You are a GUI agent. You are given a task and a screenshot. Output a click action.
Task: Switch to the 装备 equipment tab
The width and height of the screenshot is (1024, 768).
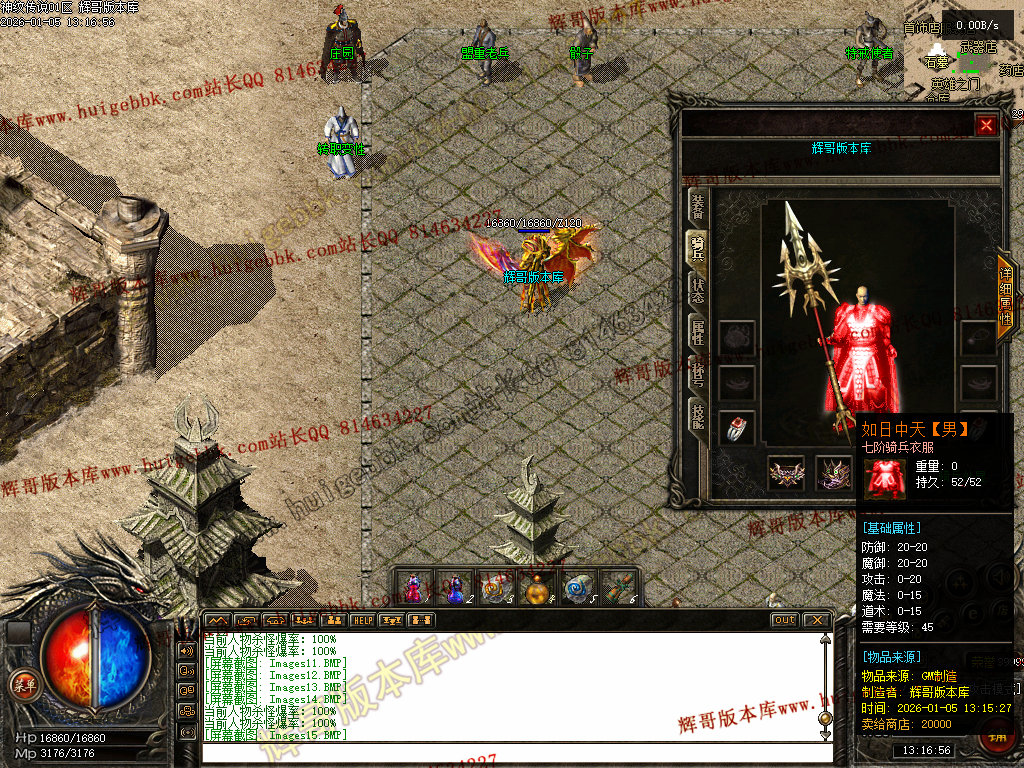click(696, 207)
